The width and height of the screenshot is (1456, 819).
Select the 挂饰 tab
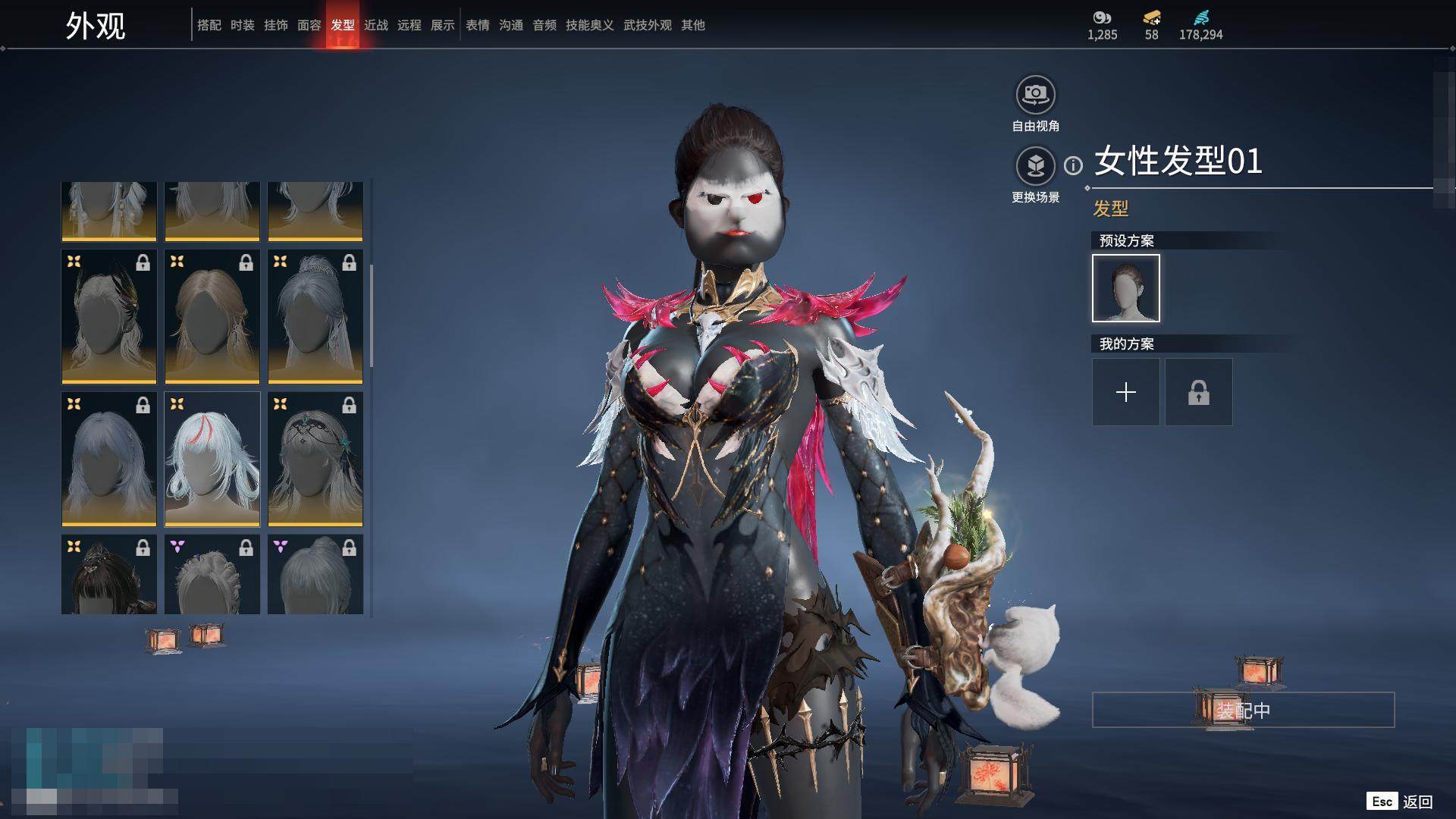point(276,25)
